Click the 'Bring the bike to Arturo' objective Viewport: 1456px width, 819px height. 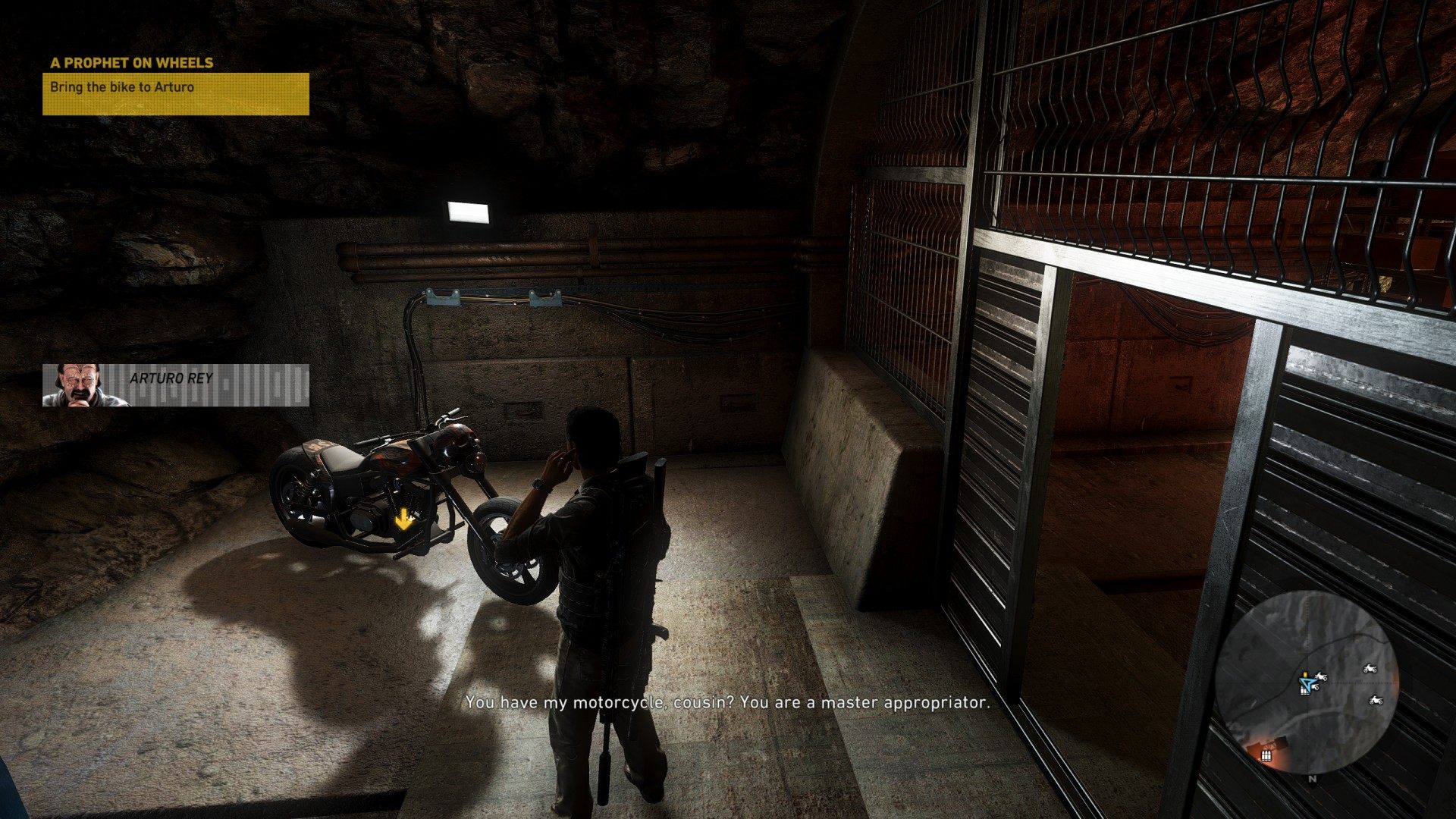(122, 87)
